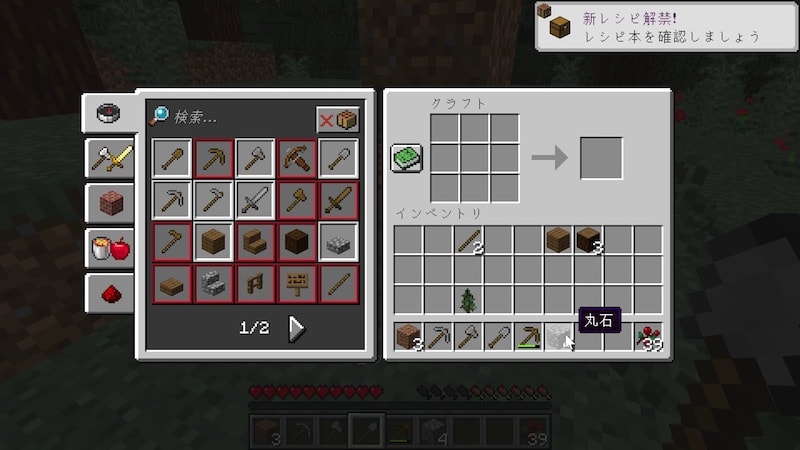Choose the crossbow recipe
Screen dimensions: 800x450
[297, 158]
